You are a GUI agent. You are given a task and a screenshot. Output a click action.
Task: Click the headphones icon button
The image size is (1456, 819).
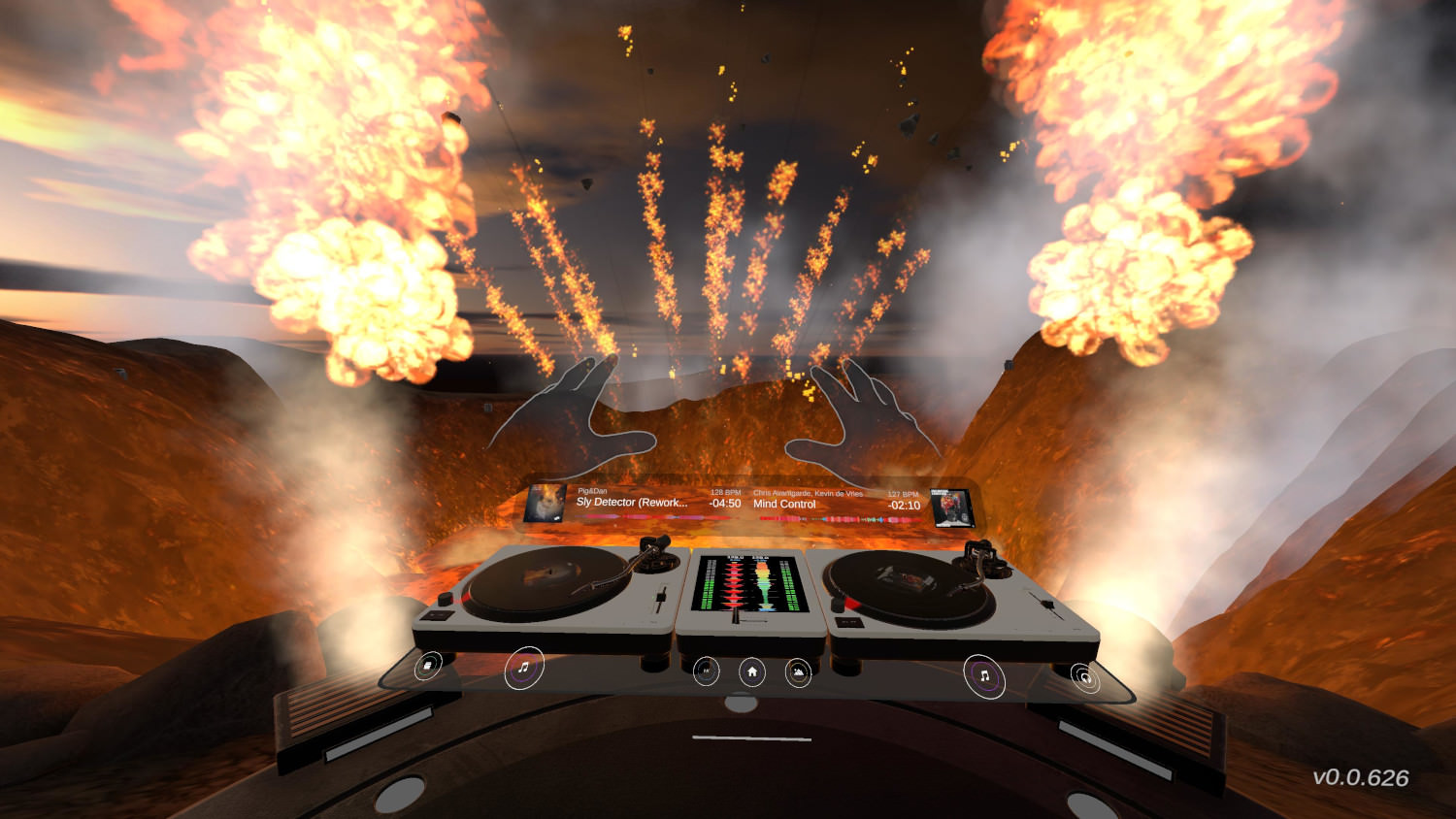coord(1084,677)
